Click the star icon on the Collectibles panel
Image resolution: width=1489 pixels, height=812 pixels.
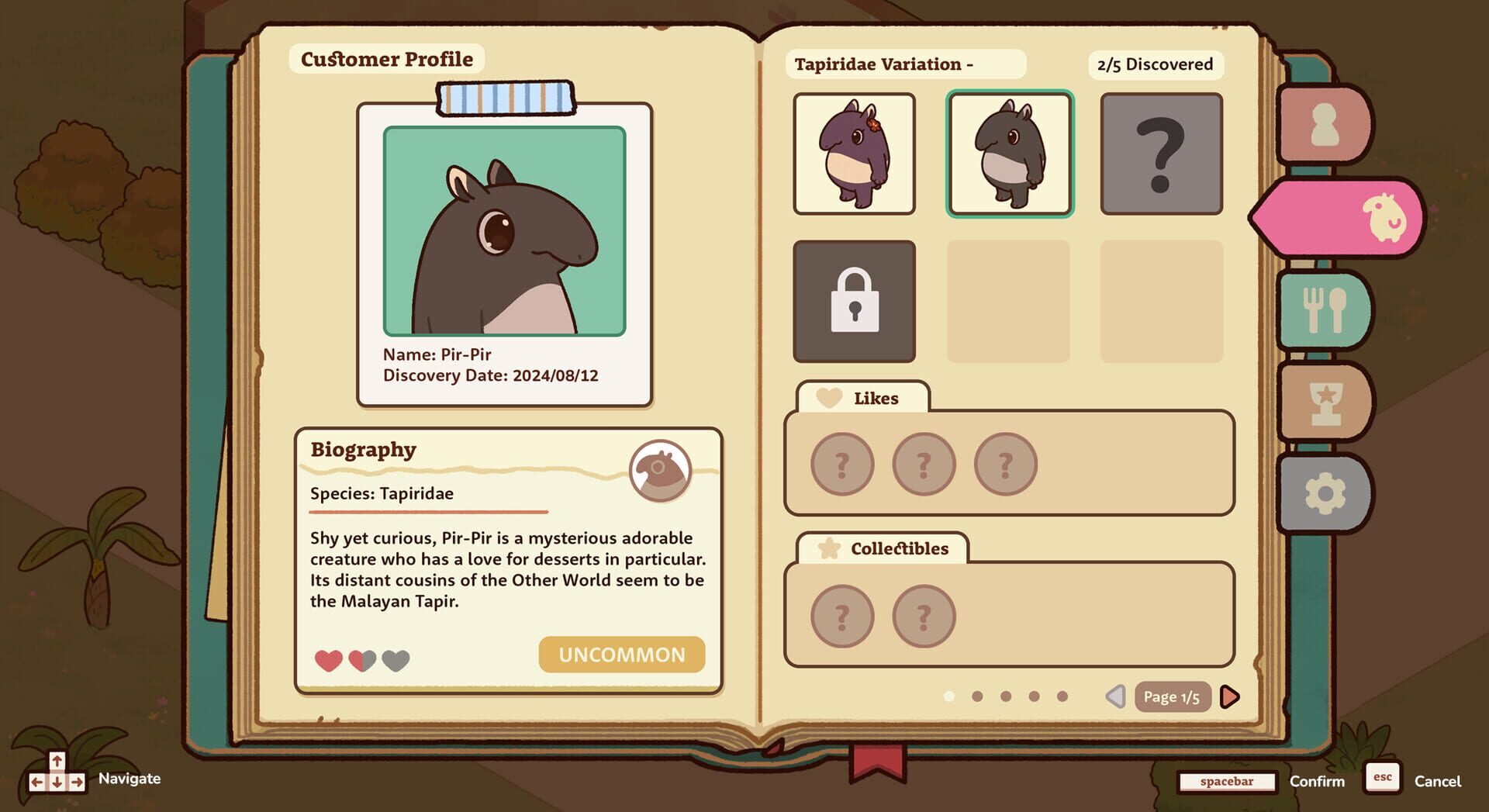831,548
